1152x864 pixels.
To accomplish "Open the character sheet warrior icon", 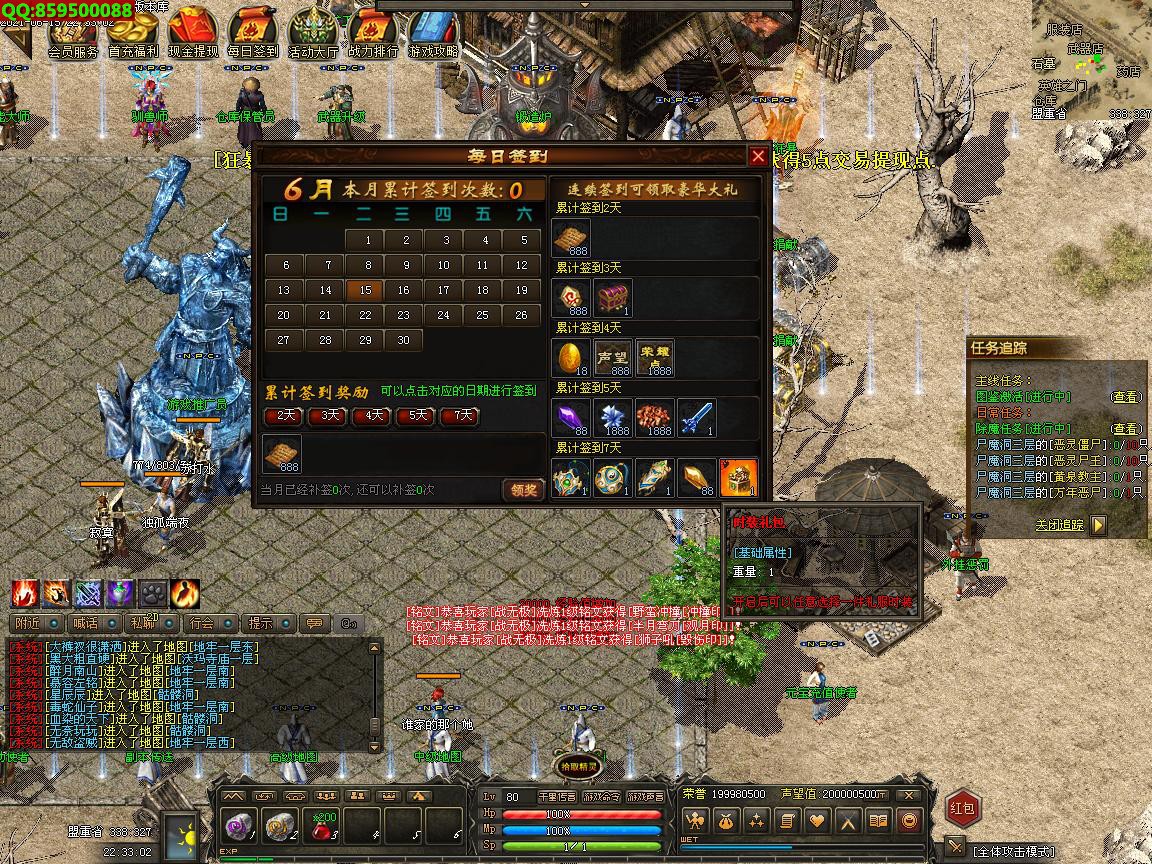I will [x=696, y=822].
